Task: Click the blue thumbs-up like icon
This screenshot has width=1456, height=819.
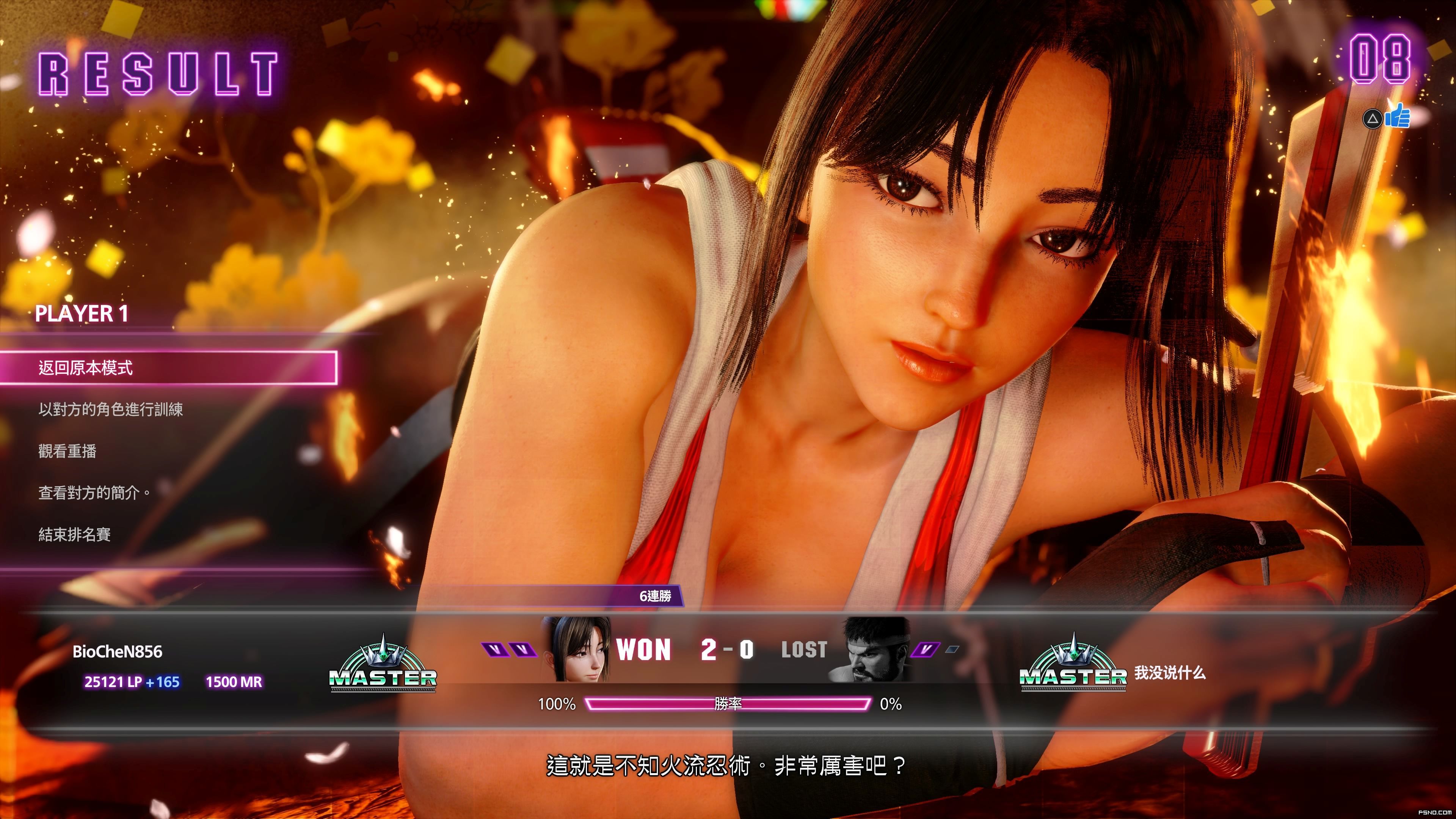Action: click(1397, 116)
